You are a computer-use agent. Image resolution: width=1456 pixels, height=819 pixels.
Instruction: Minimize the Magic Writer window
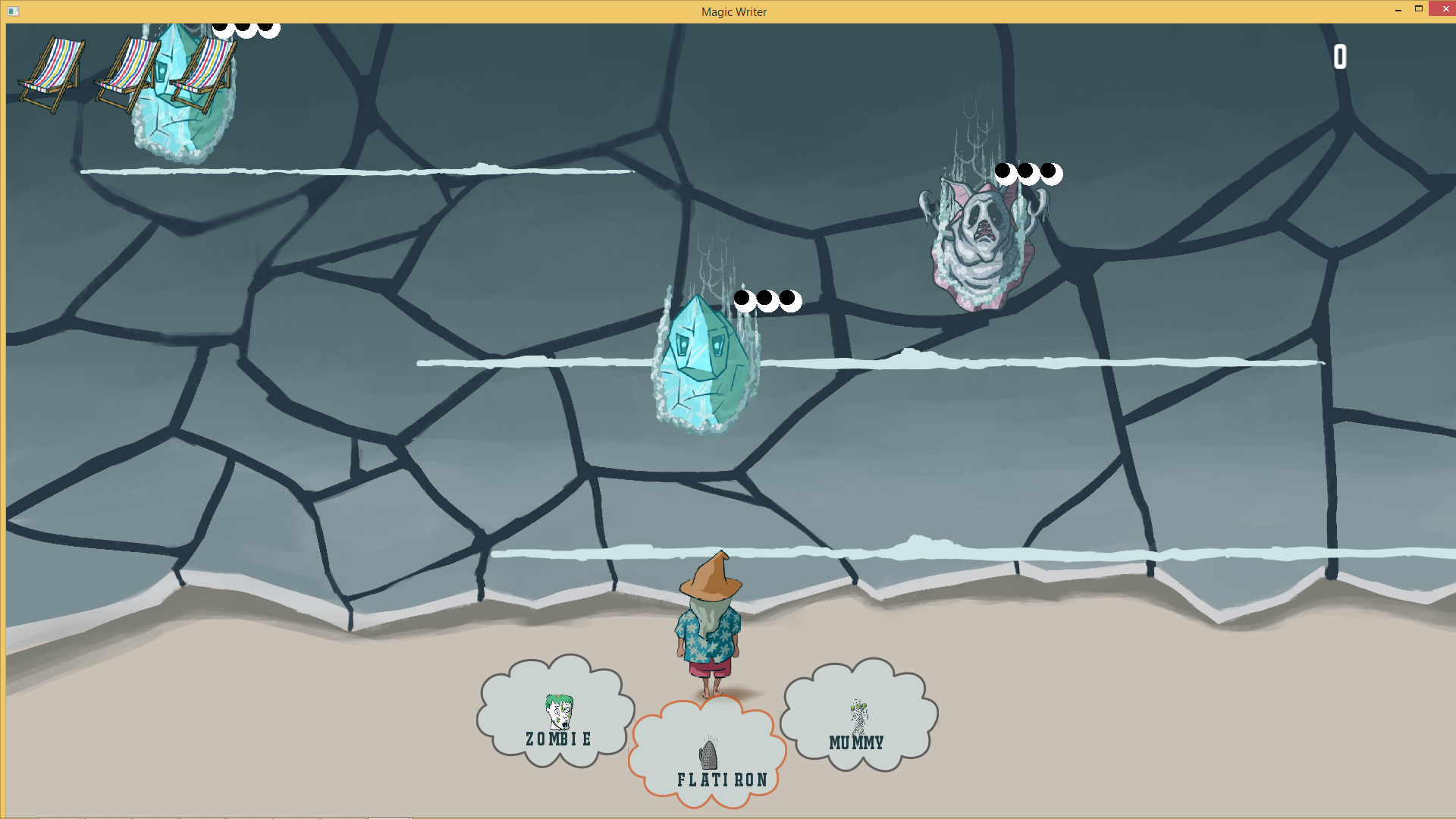point(1398,9)
